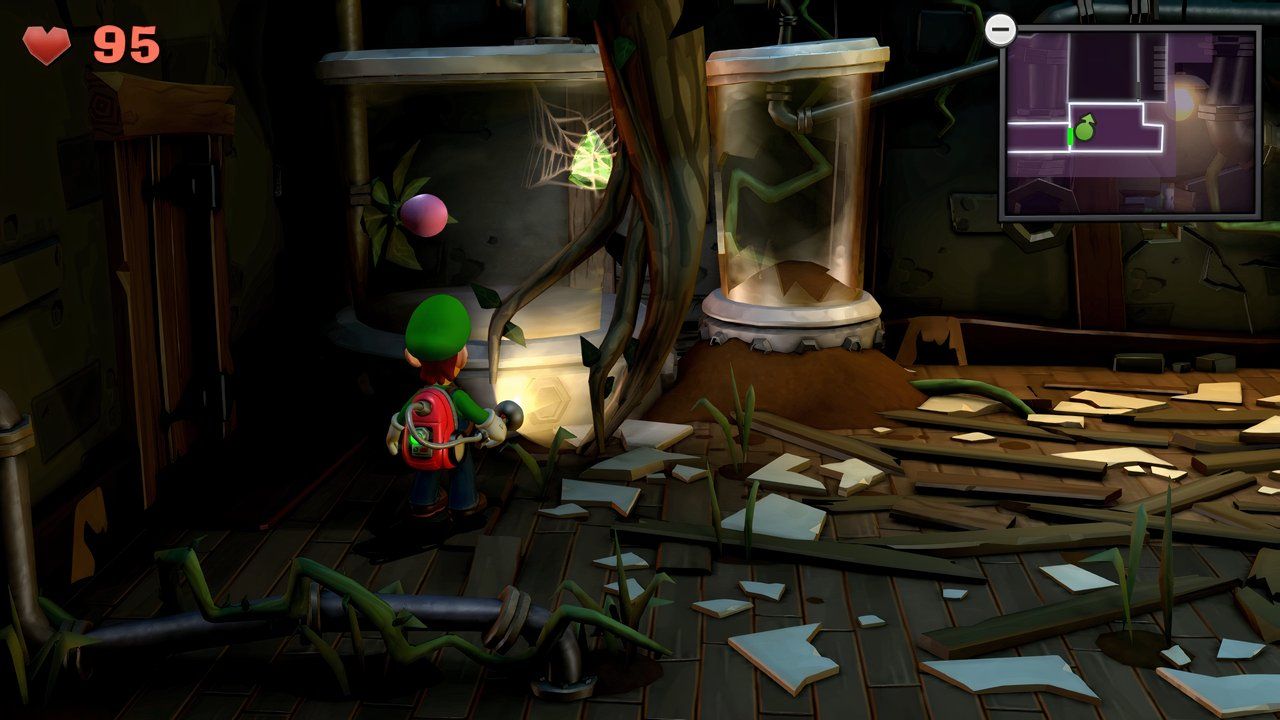Select Luigi's green marker on the minimap
1280x720 pixels.
click(x=1083, y=129)
